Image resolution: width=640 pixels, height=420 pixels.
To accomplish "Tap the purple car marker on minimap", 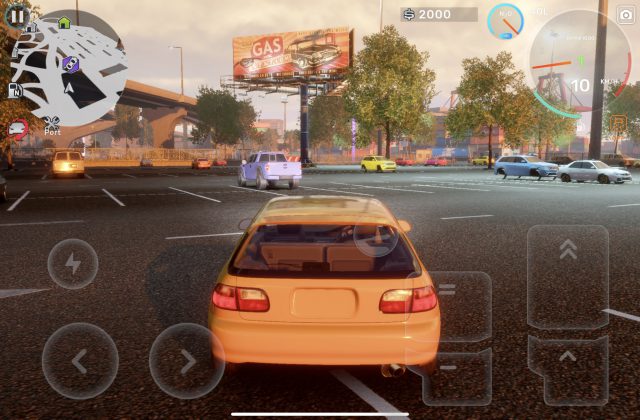I will [70, 64].
